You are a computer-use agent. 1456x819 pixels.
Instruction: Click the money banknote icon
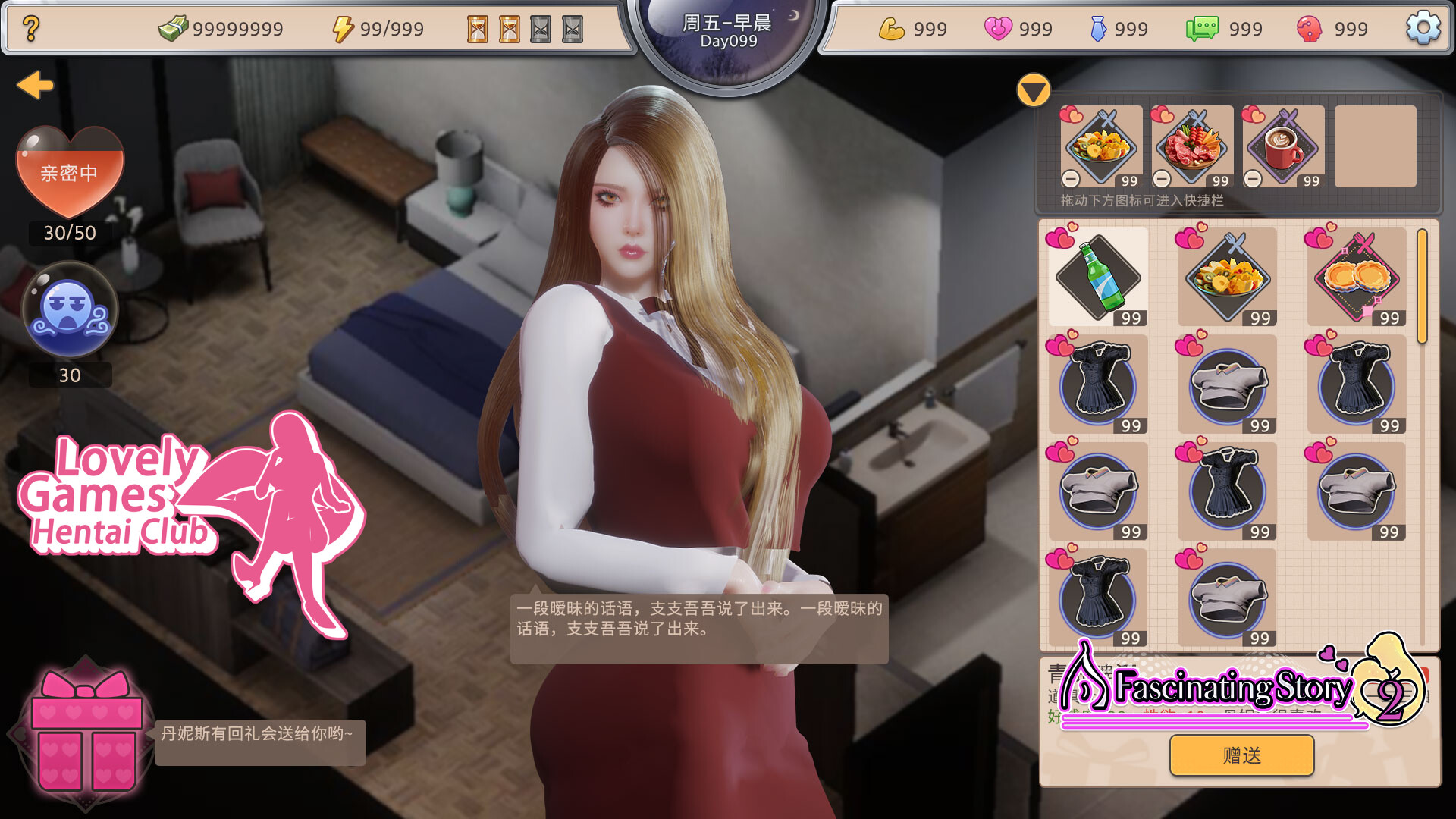pyautogui.click(x=173, y=27)
